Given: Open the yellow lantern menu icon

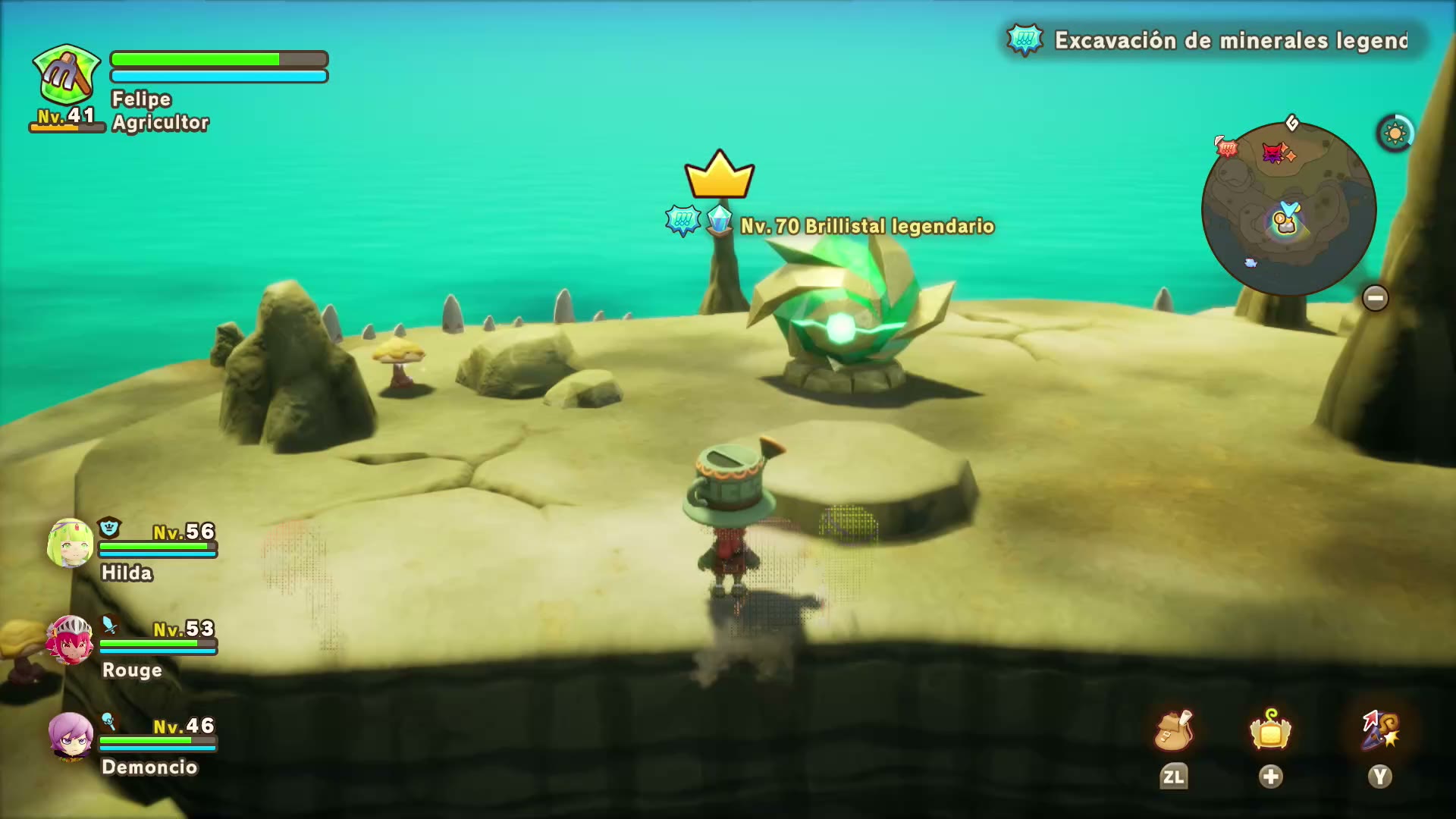Looking at the screenshot, I should click(x=1270, y=731).
